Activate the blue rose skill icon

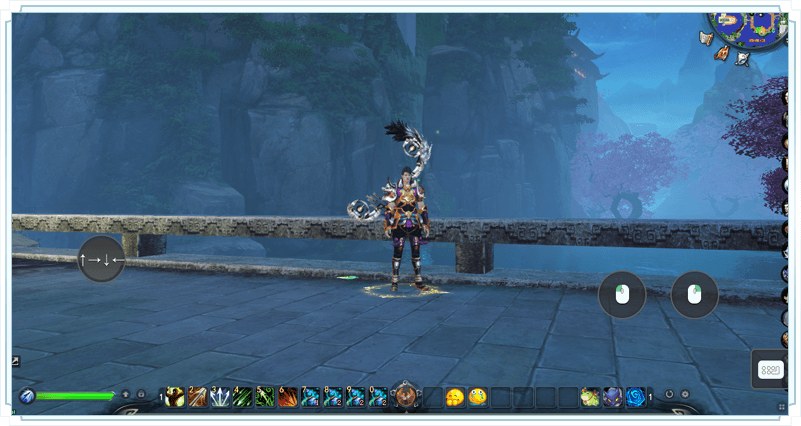pyautogui.click(x=635, y=397)
